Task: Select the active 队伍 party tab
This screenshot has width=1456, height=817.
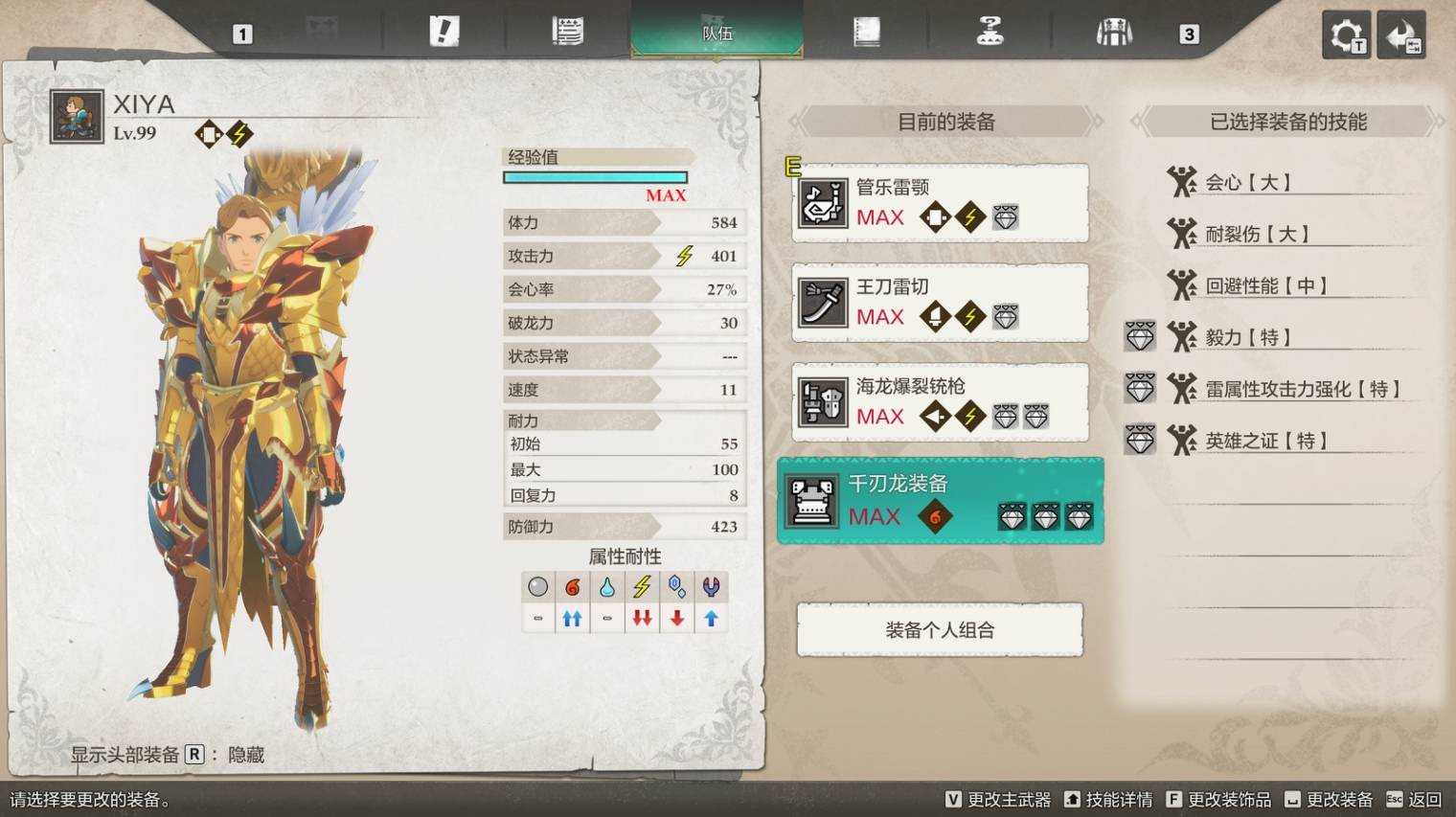Action: [x=717, y=33]
